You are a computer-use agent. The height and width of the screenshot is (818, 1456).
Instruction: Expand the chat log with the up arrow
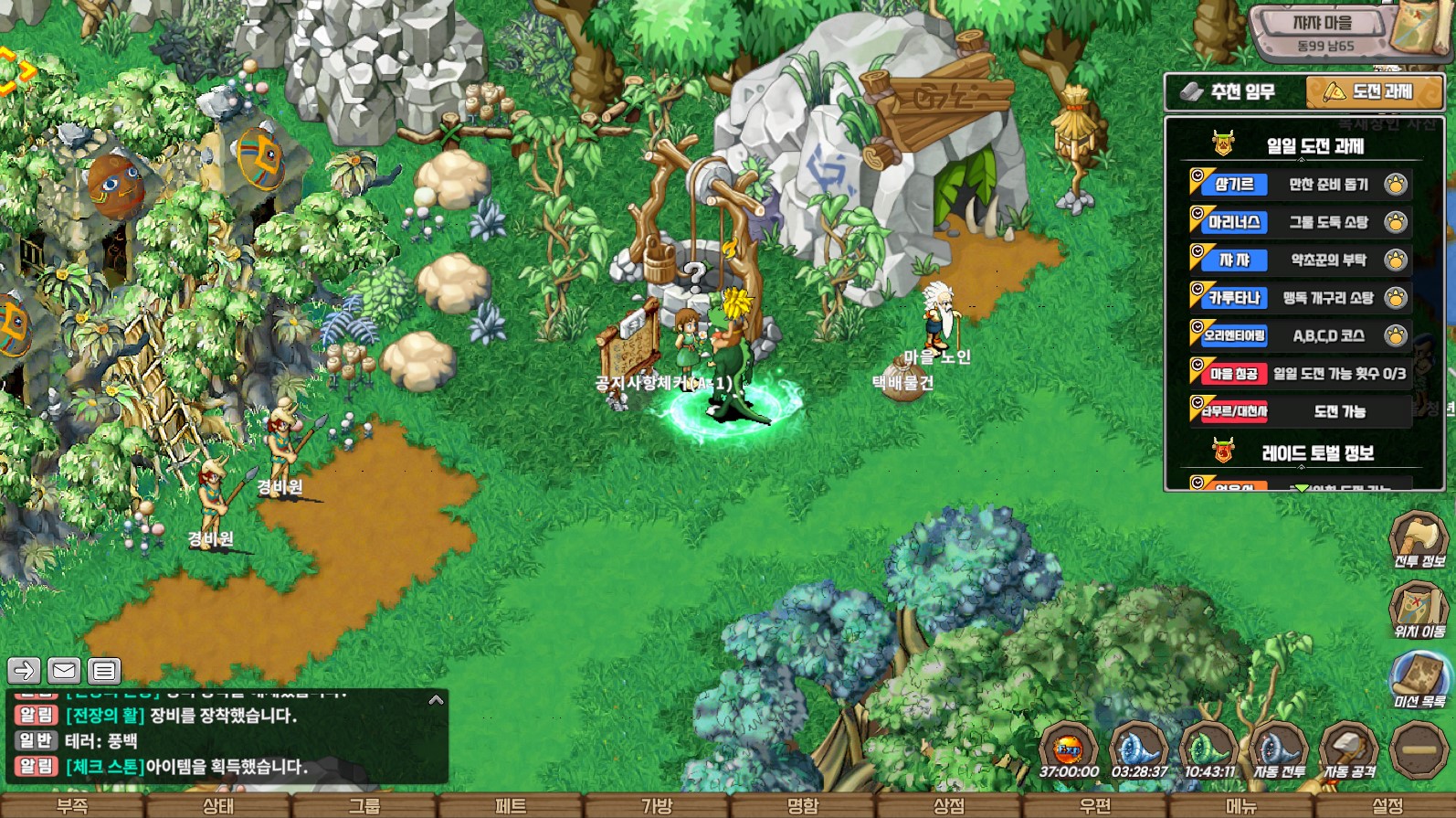pyautogui.click(x=436, y=700)
